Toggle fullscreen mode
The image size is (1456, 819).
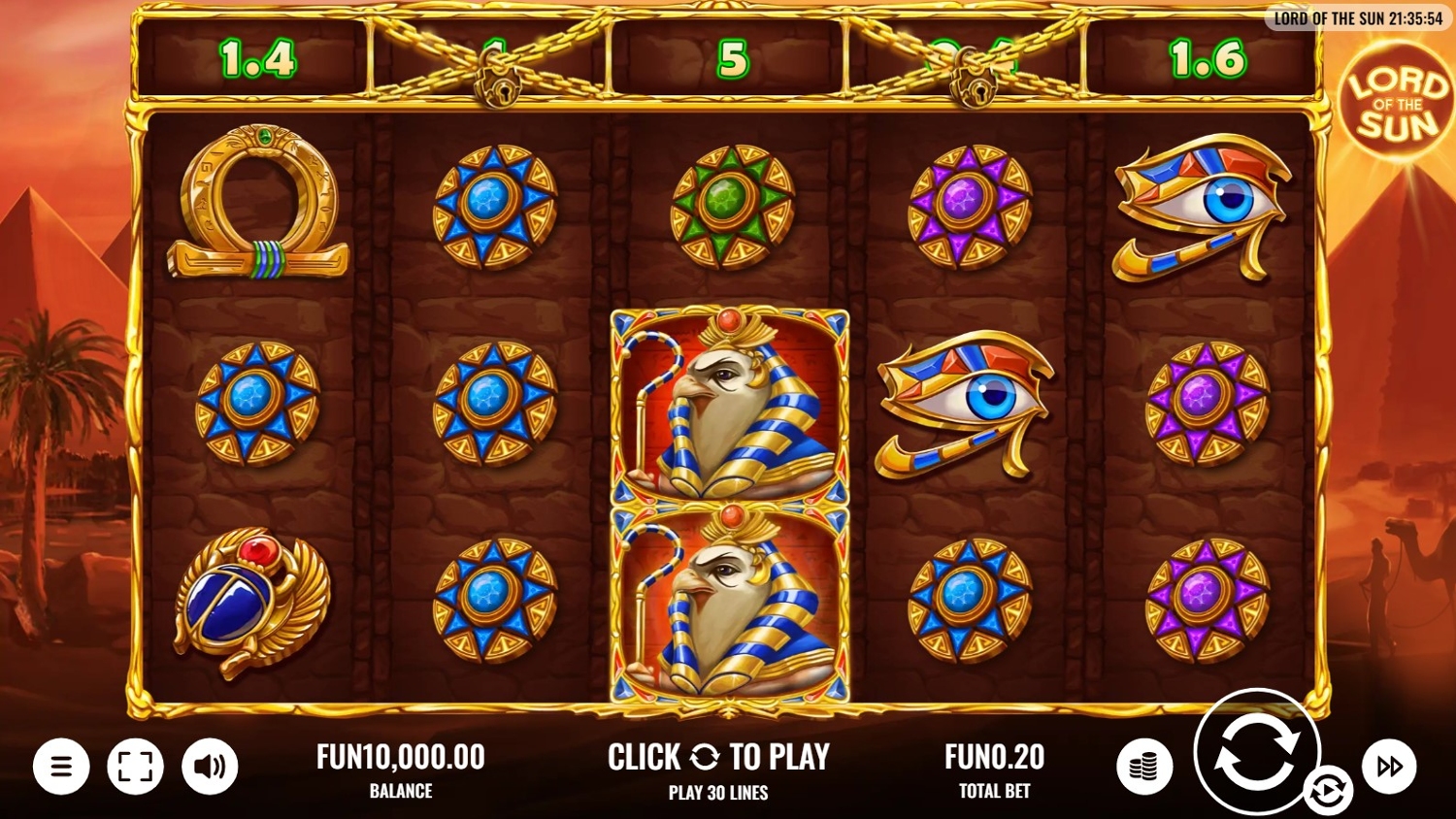tap(135, 767)
